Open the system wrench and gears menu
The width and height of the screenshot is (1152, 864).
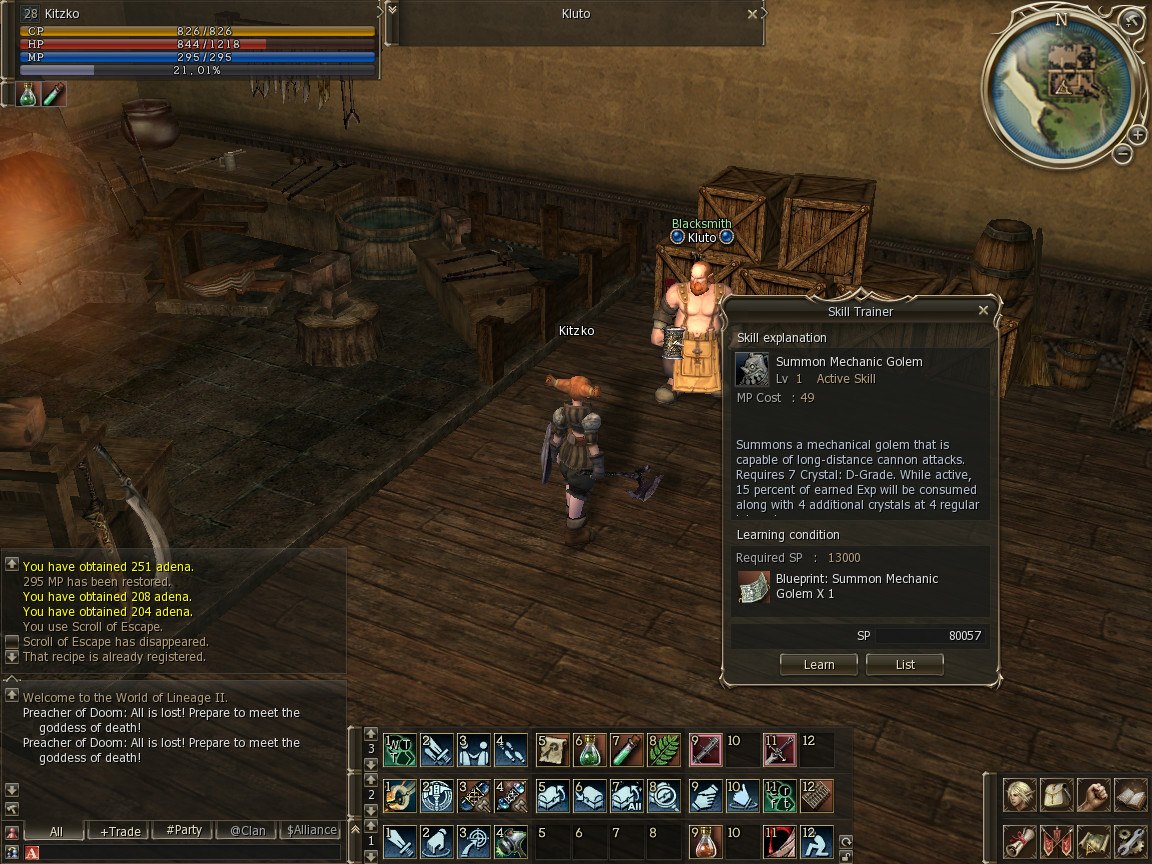click(x=1130, y=841)
